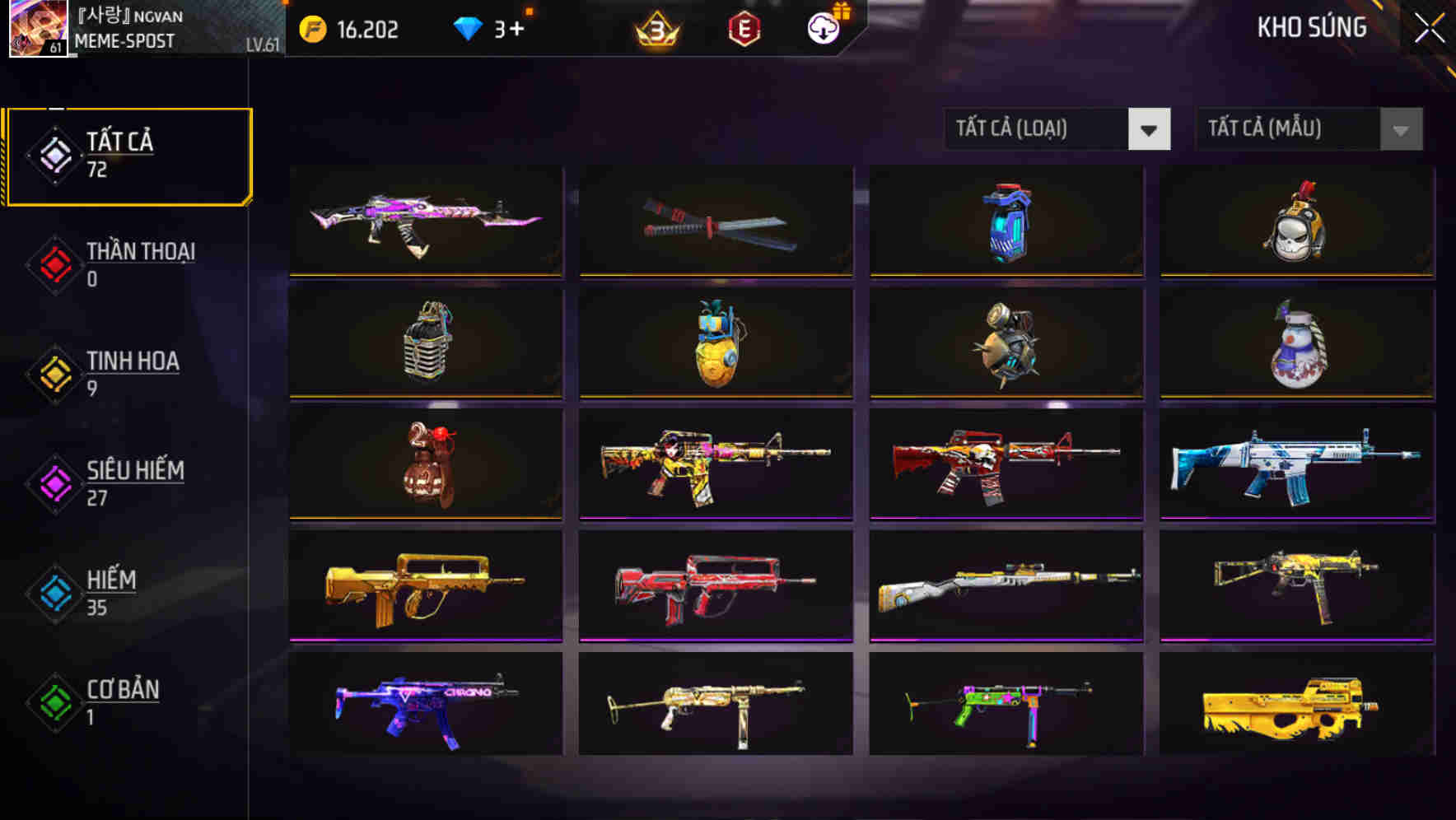1456x820 pixels.
Task: Click the red E badge icon
Action: pos(744,29)
